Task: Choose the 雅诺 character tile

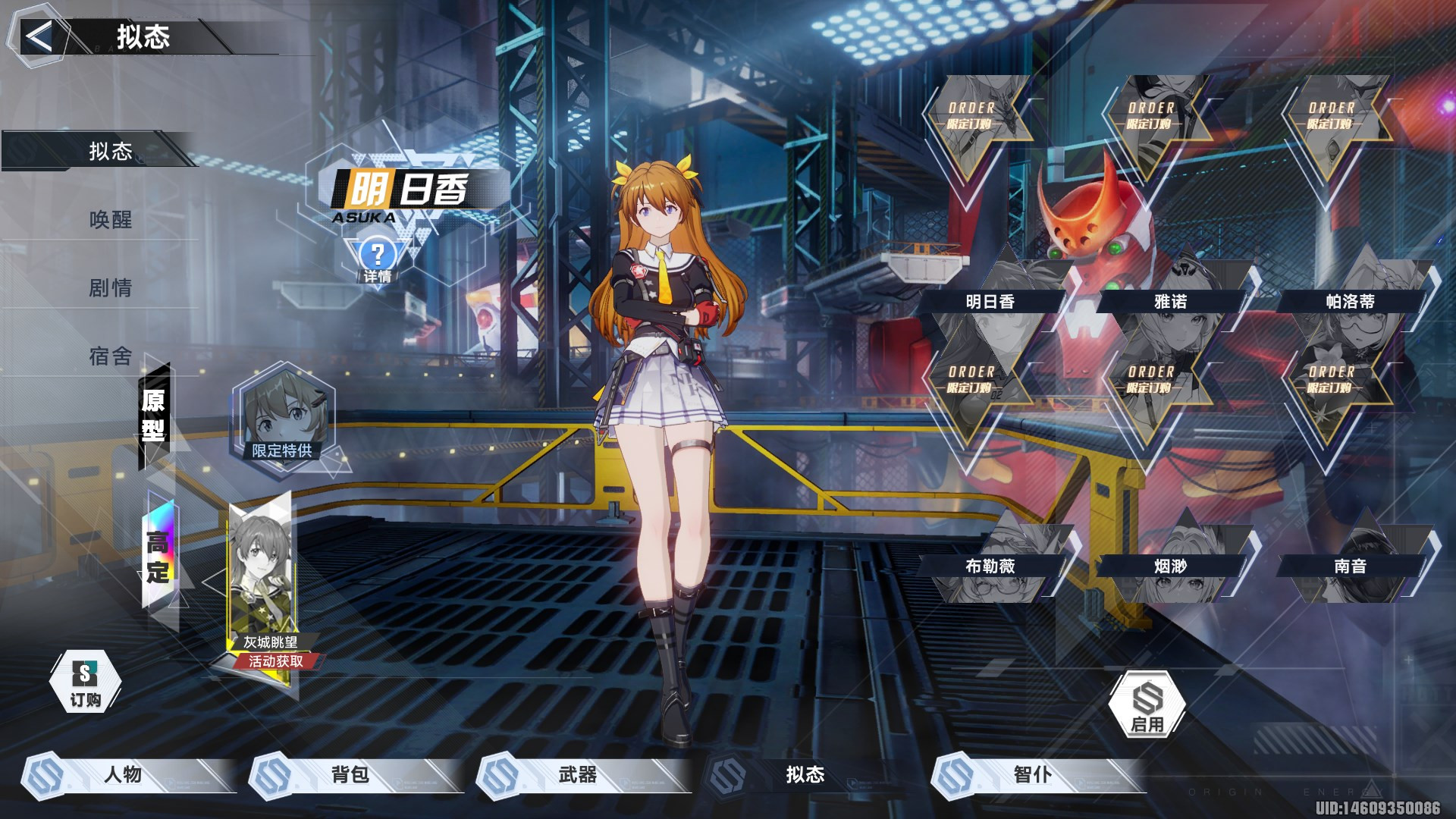Action: [x=1171, y=300]
